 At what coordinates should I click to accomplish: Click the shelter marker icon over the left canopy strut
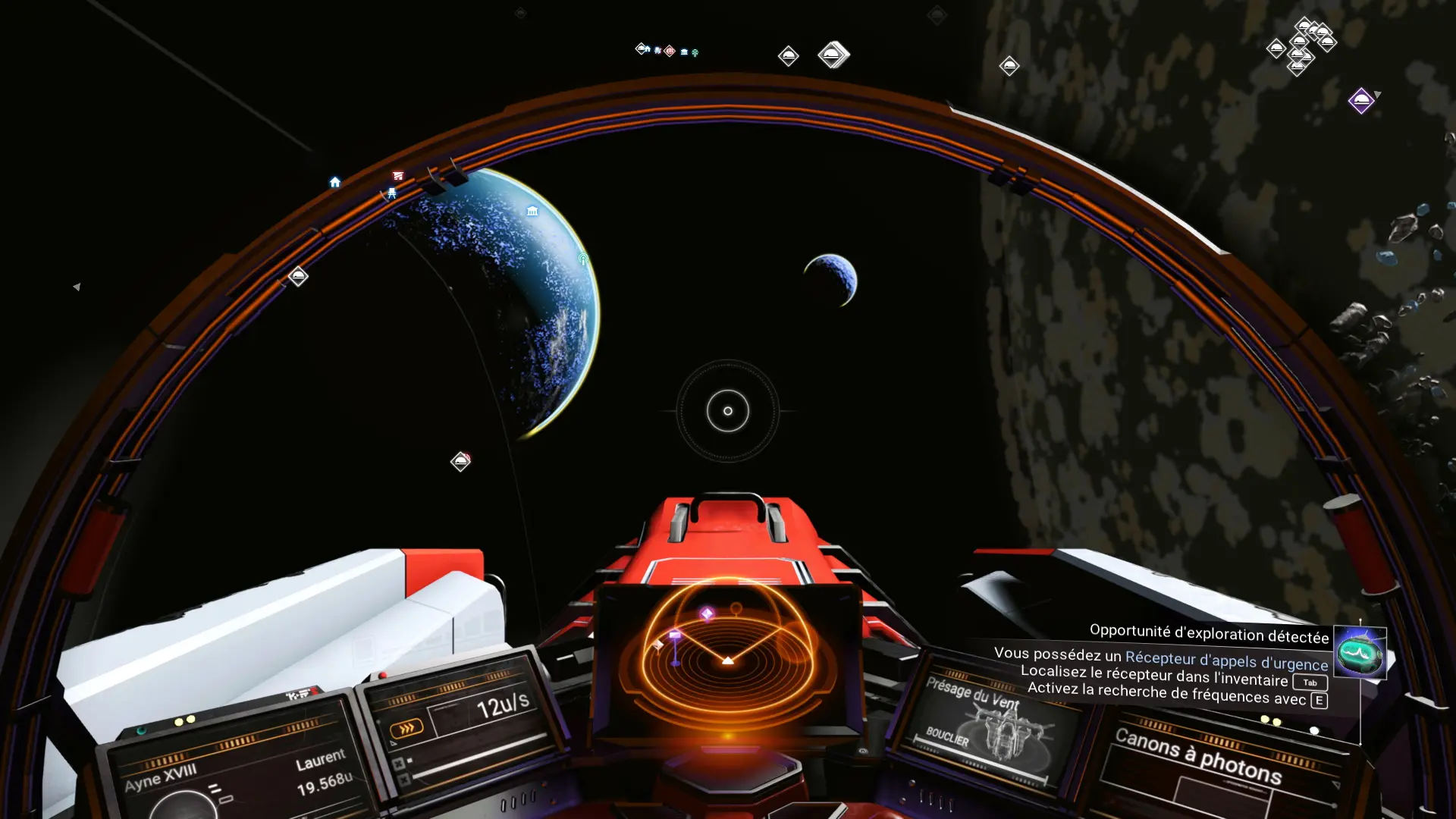[x=297, y=276]
